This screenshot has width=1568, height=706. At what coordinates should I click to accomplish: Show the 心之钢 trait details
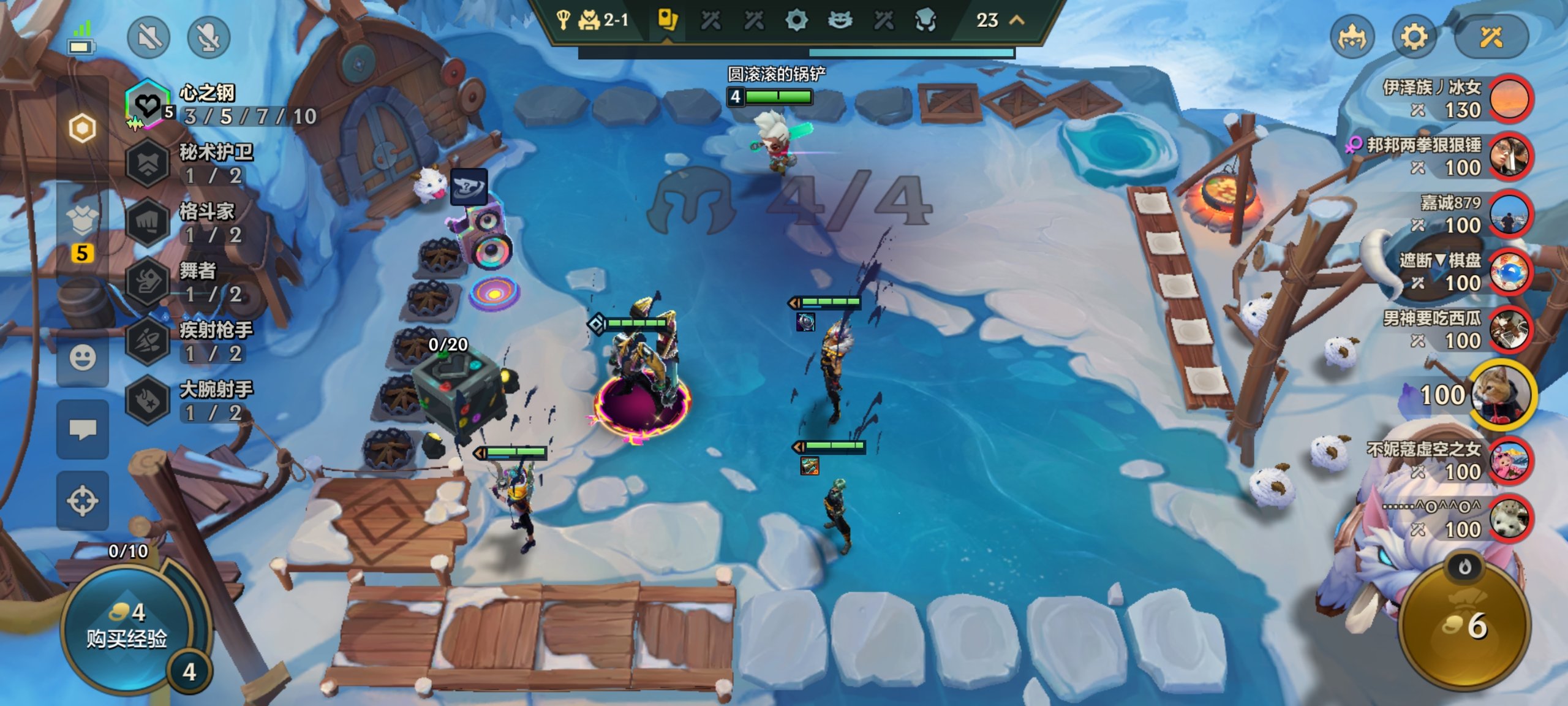point(148,105)
